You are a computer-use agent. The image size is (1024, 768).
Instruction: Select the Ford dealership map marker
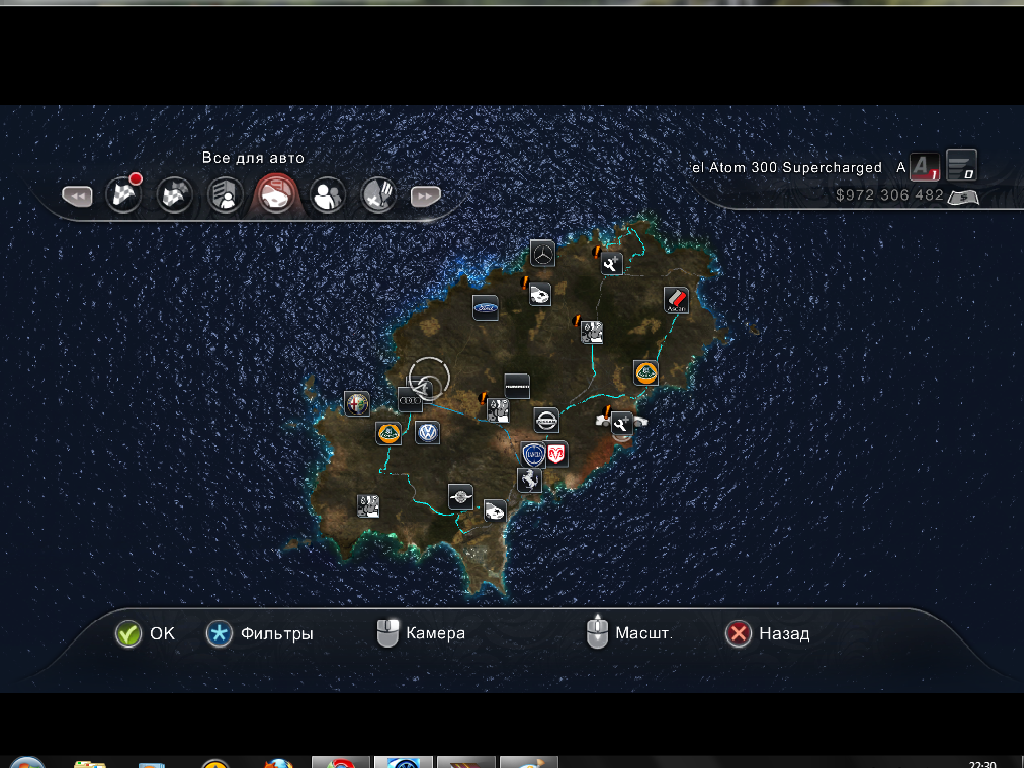(x=485, y=308)
